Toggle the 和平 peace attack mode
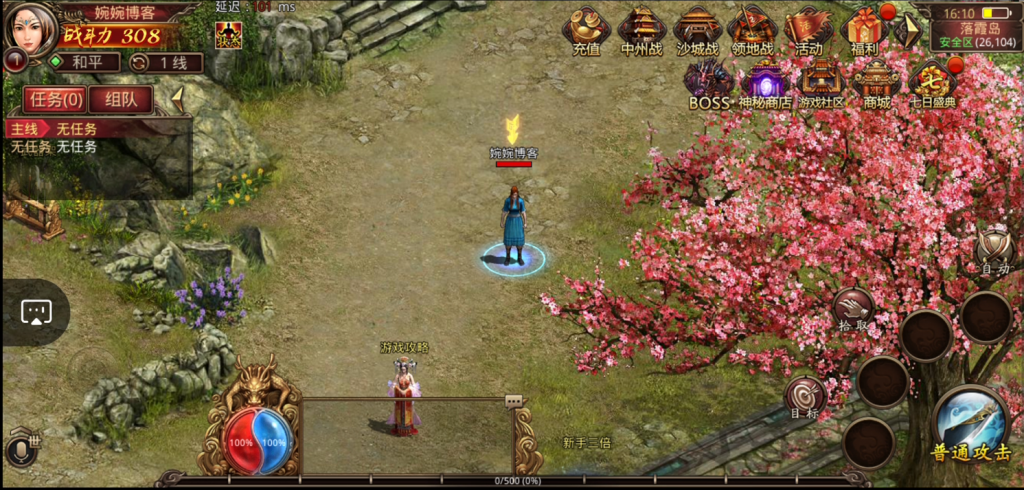The height and width of the screenshot is (490, 1024). tap(82, 62)
